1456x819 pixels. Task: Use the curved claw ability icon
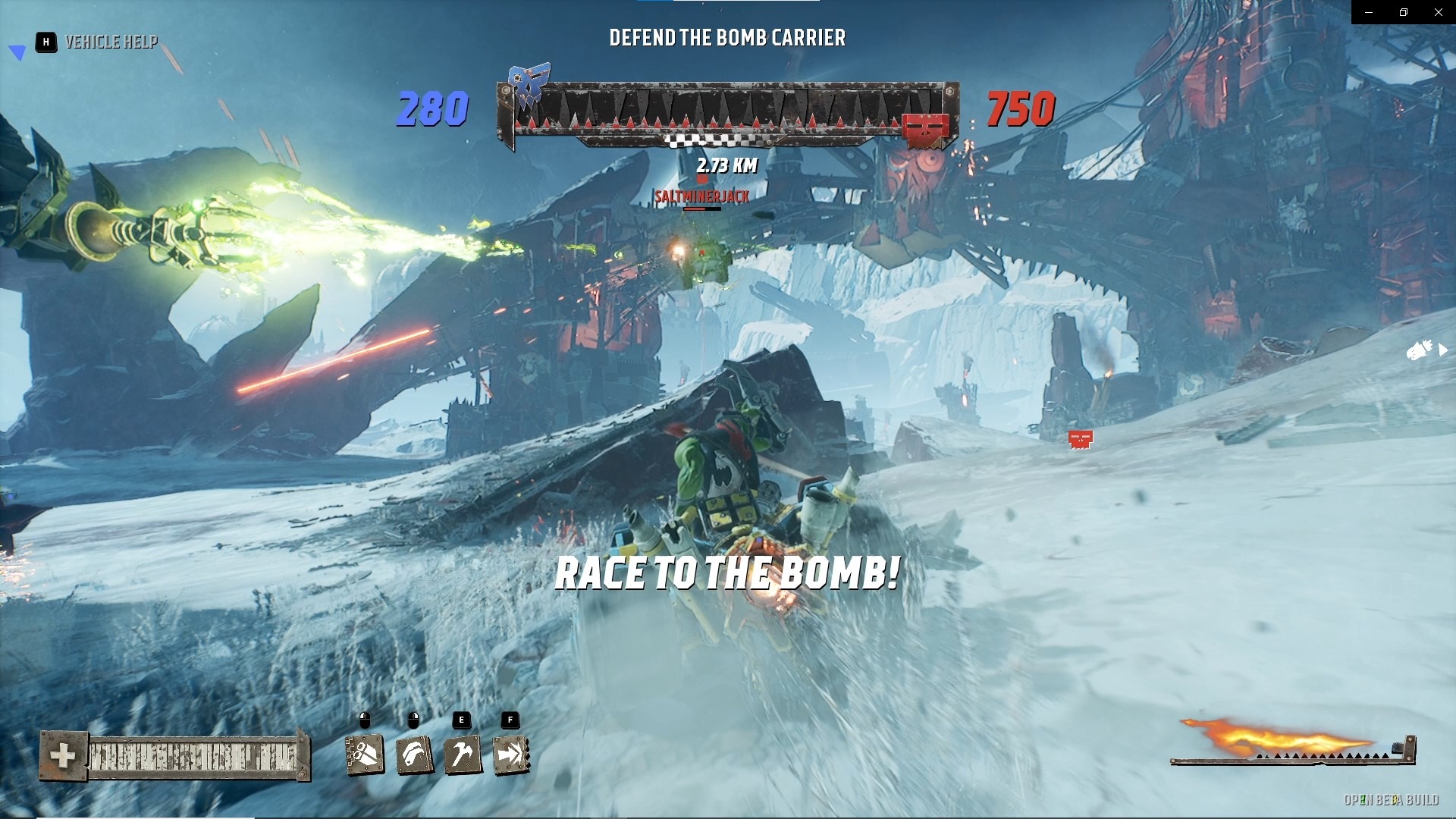pyautogui.click(x=414, y=755)
